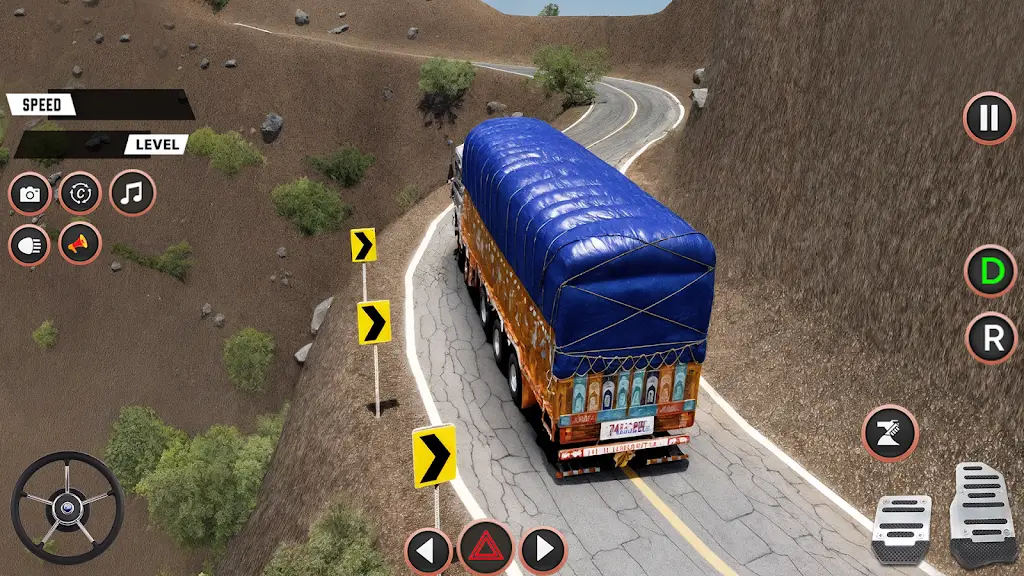Step on the brake pedal
Image resolution: width=1024 pixels, height=576 pixels.
tap(900, 528)
